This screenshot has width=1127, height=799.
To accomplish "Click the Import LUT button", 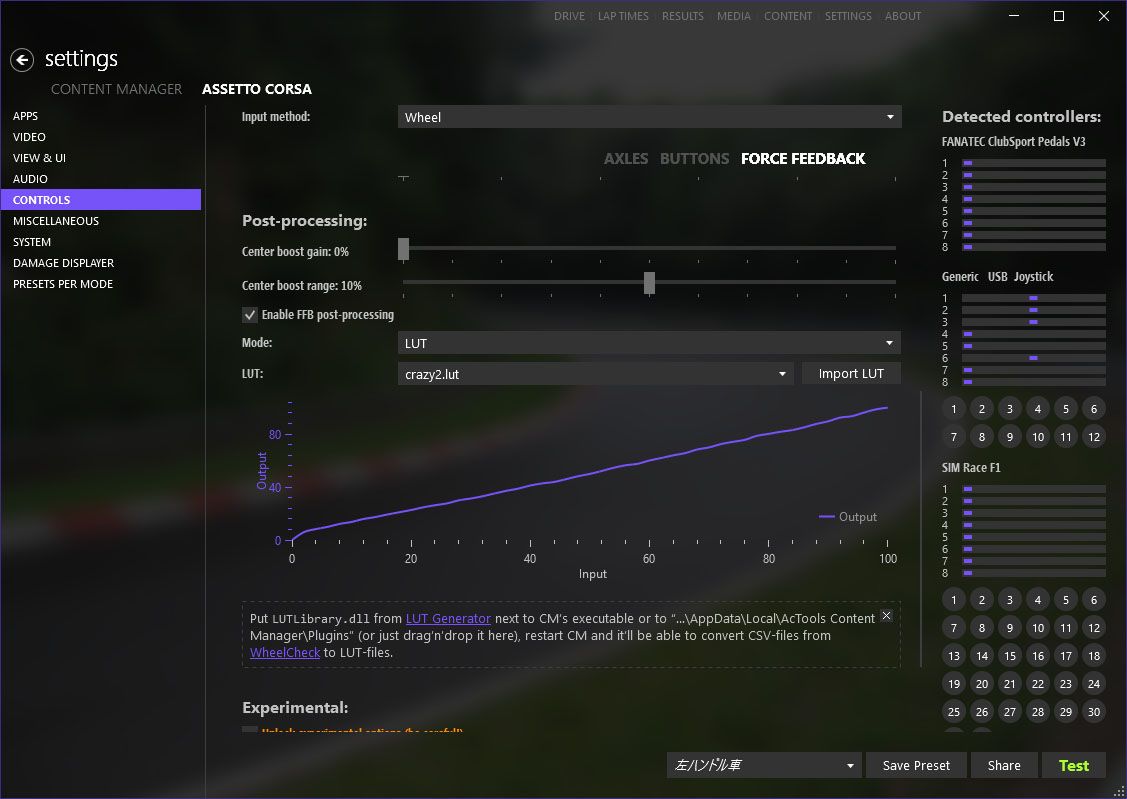I will tap(851, 374).
